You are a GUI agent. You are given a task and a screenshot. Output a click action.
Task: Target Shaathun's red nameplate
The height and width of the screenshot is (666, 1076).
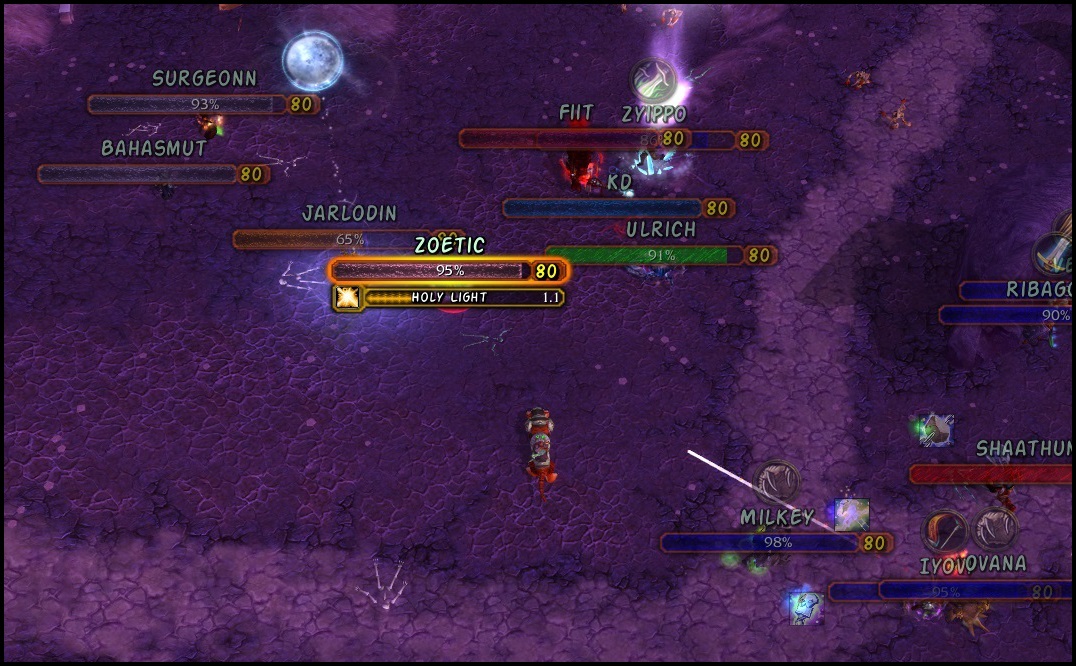coord(990,474)
